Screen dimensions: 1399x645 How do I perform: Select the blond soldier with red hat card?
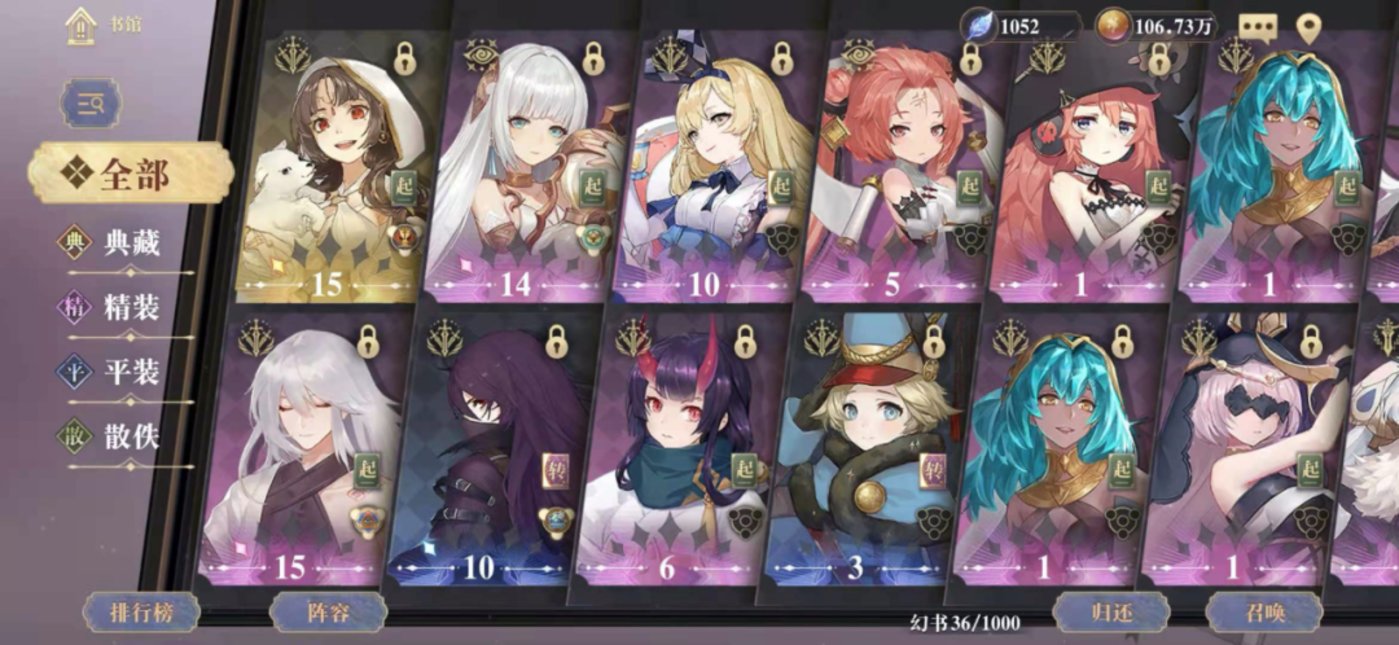point(860,455)
